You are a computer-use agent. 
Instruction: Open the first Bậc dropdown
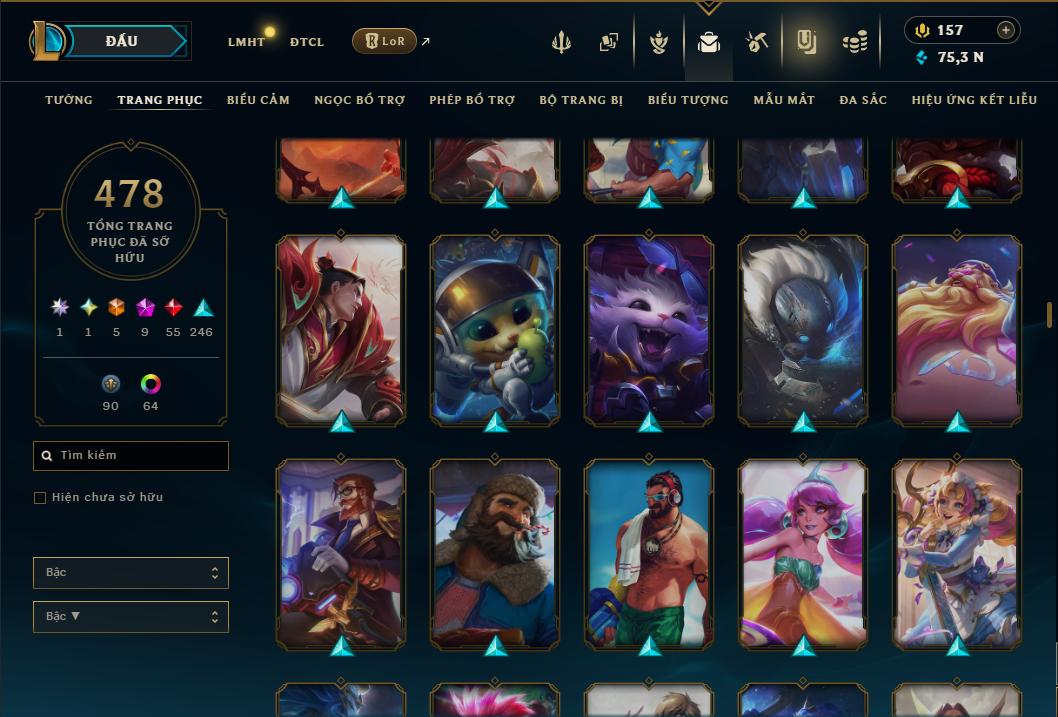tap(131, 573)
